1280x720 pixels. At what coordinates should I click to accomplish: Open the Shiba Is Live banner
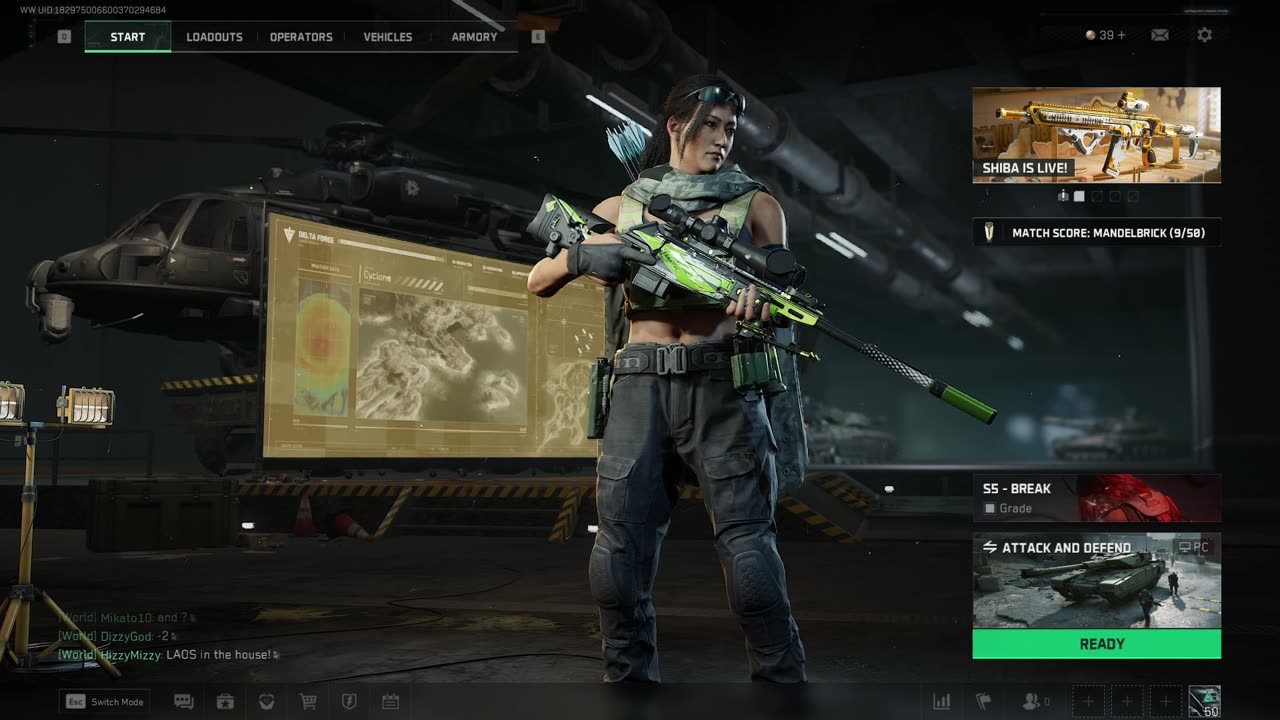1096,135
